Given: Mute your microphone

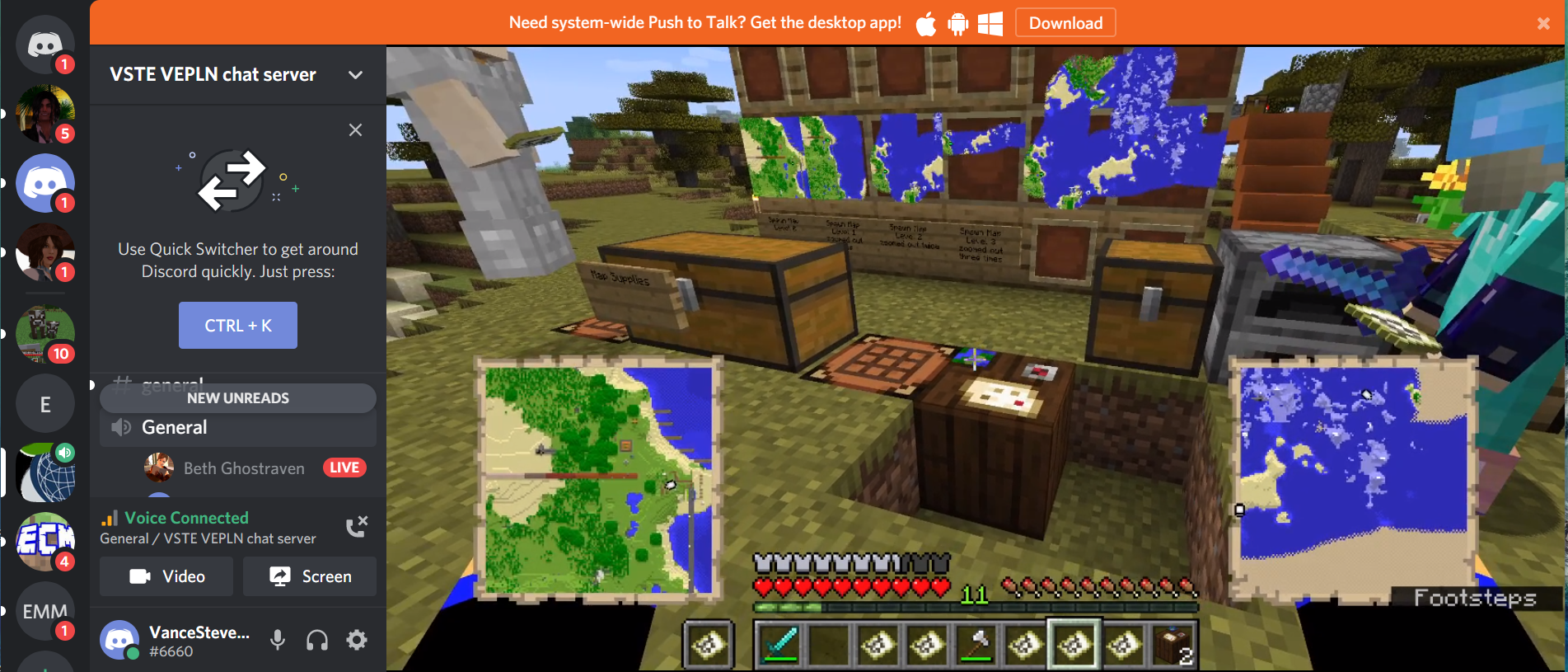Looking at the screenshot, I should [278, 640].
